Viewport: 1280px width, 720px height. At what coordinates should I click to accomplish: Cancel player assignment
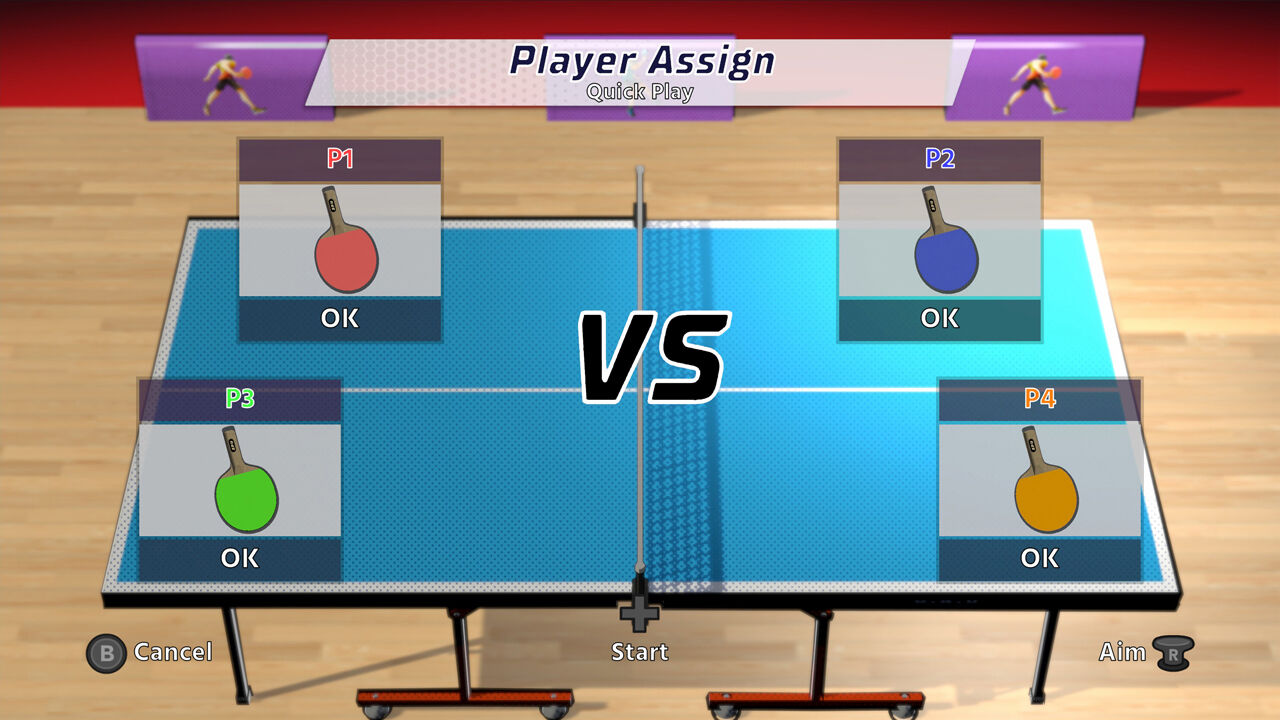click(150, 653)
